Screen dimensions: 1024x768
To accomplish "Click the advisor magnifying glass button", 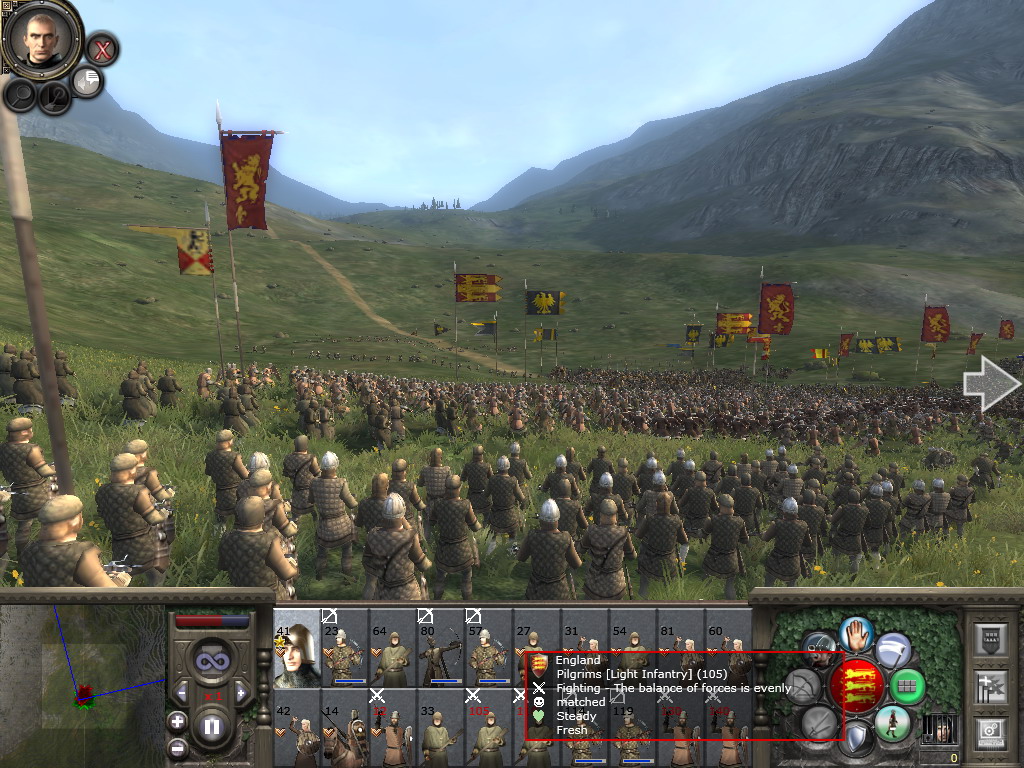I will click(20, 95).
